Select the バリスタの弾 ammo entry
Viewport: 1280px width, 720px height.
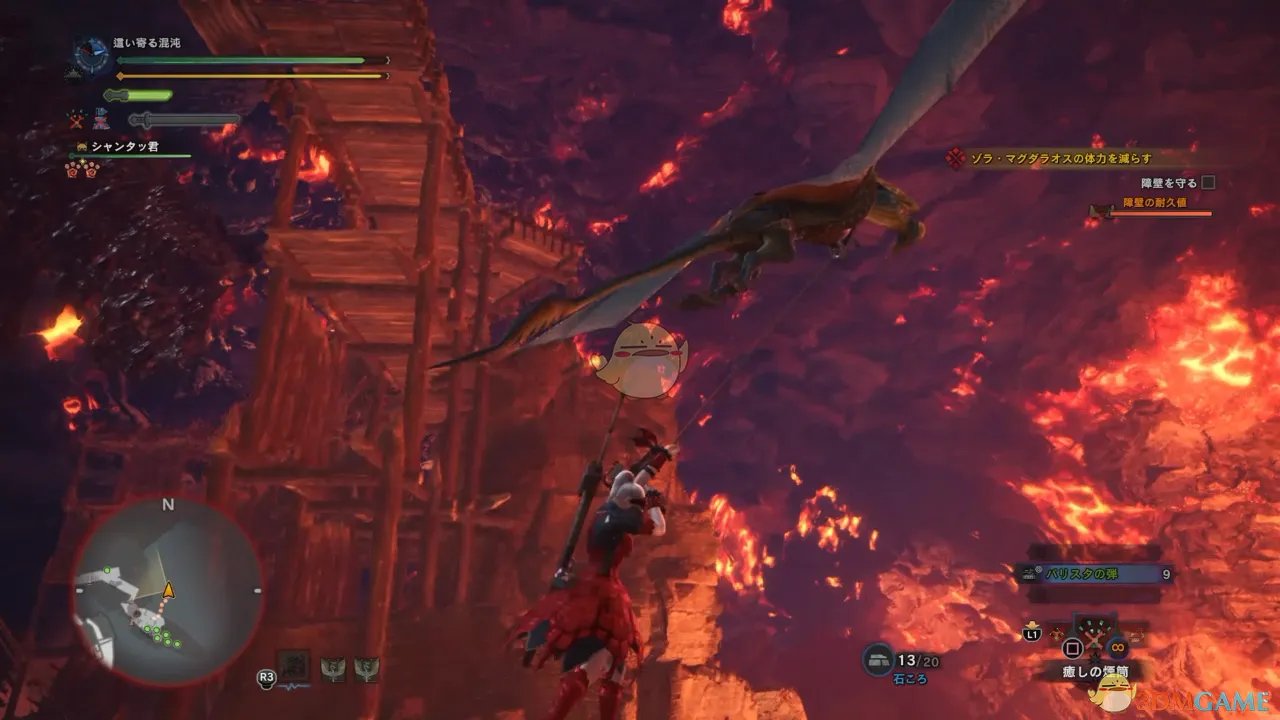point(1090,574)
